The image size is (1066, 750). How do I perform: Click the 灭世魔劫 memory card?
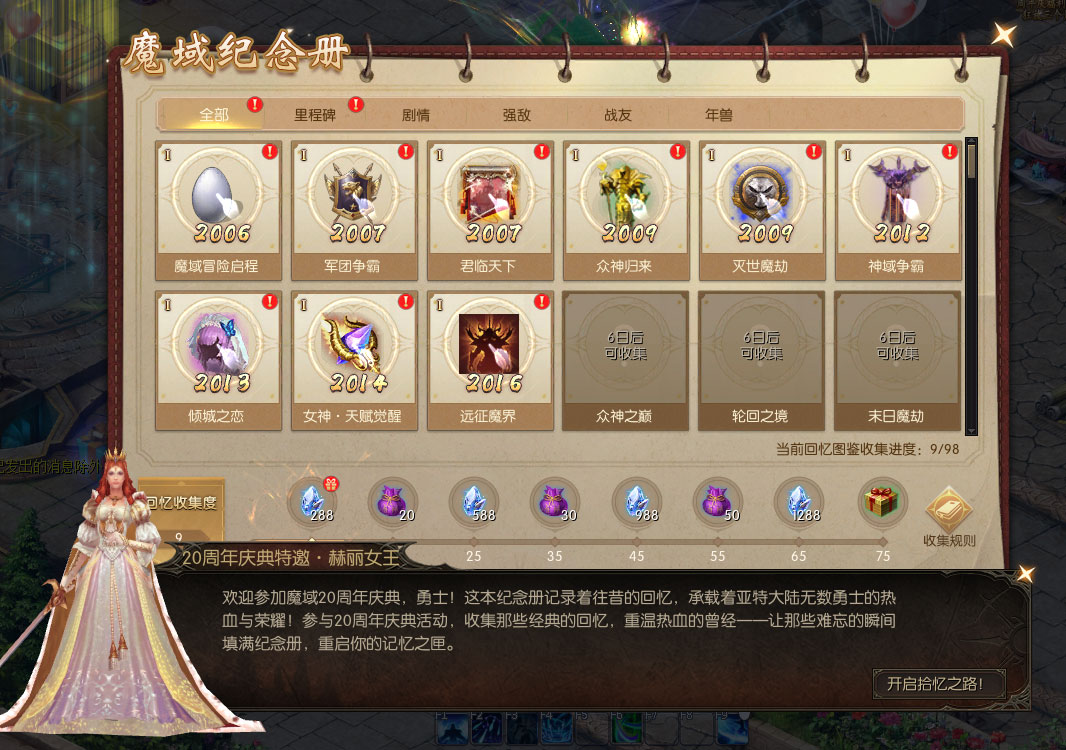(762, 209)
